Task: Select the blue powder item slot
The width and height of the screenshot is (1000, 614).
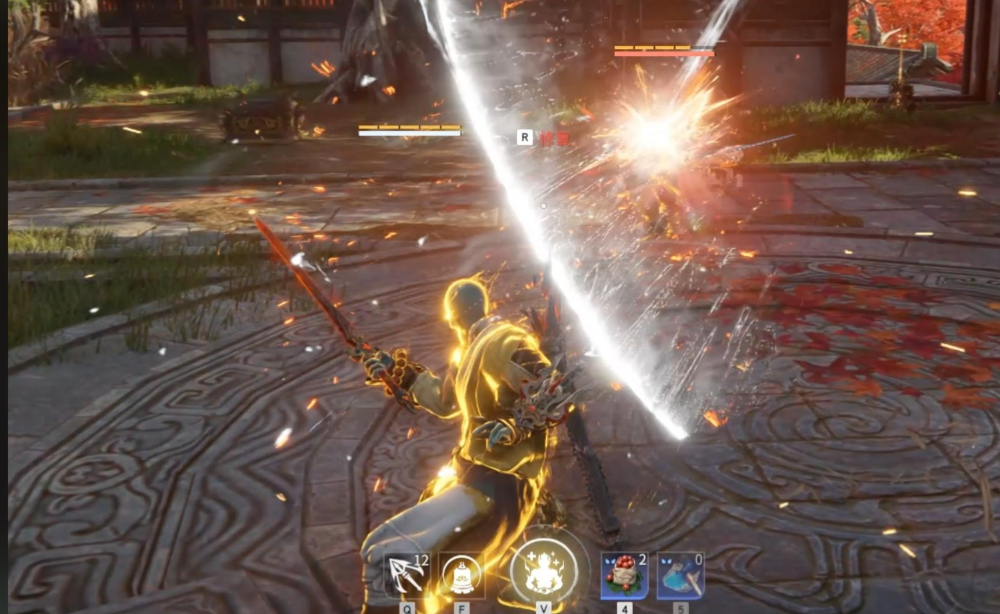Action: tap(680, 576)
